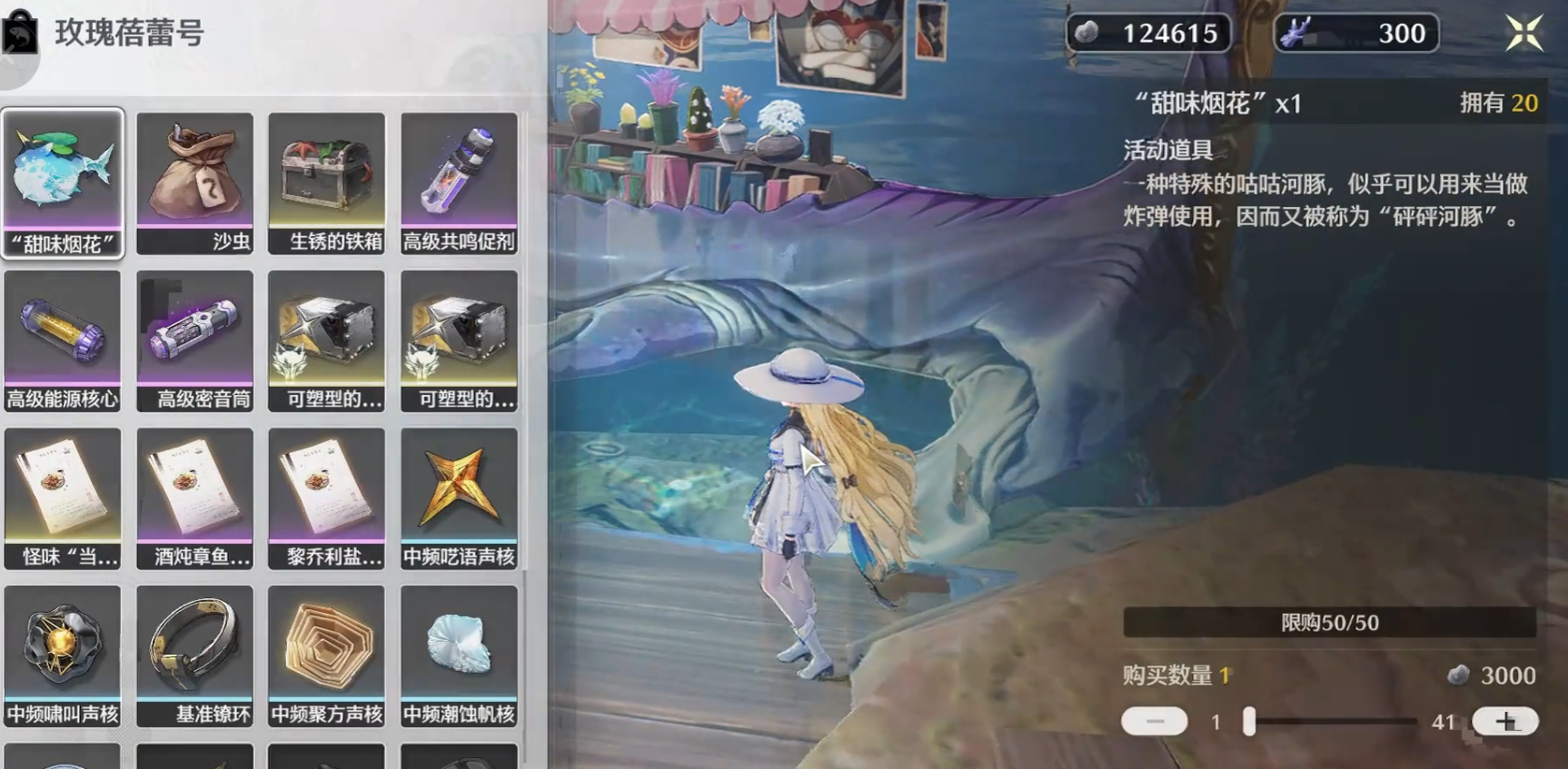Select the 中频呓语声核 item
This screenshot has height=769, width=1568.
click(x=459, y=496)
